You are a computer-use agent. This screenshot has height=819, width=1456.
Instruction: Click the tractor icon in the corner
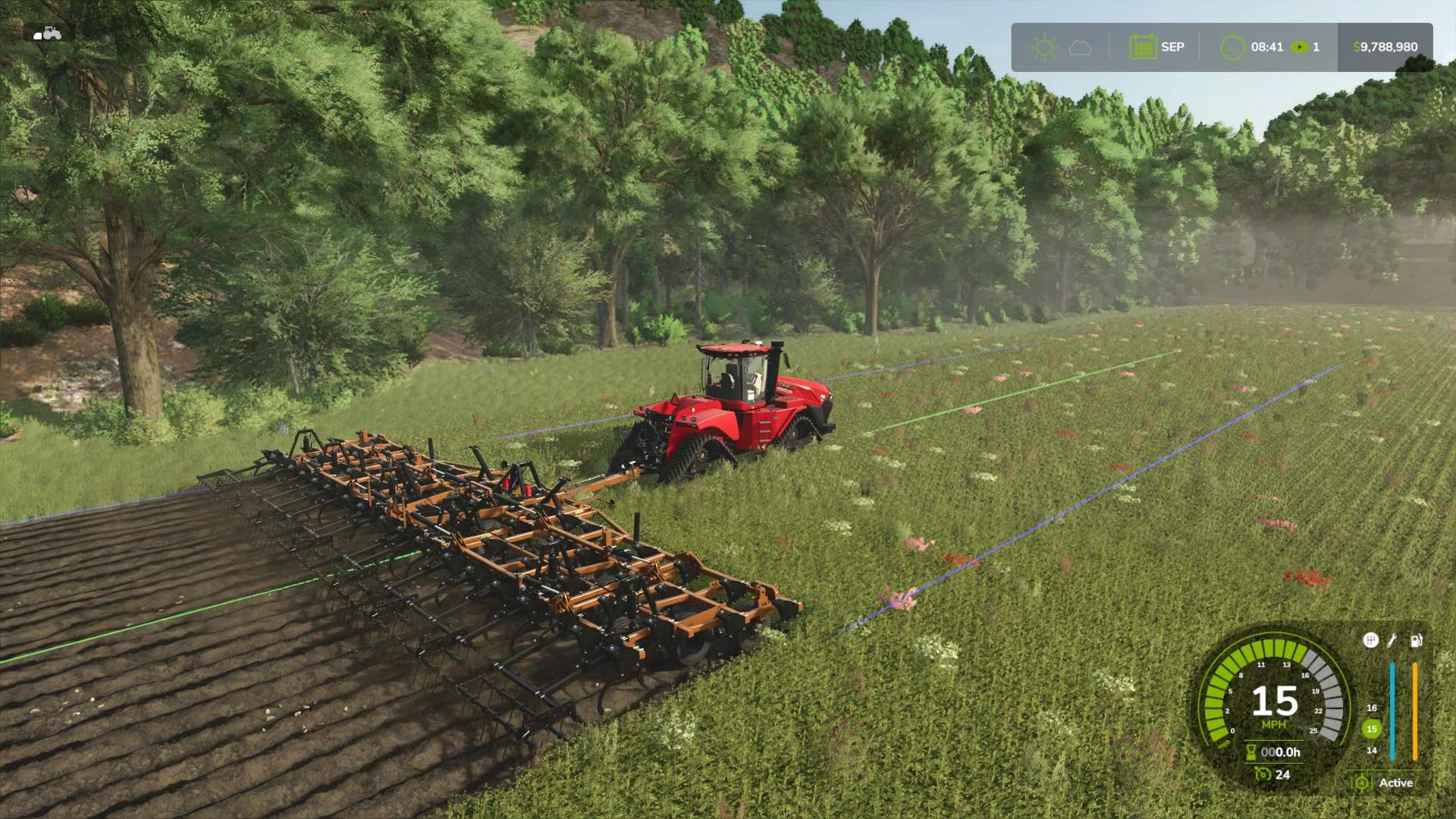47,33
